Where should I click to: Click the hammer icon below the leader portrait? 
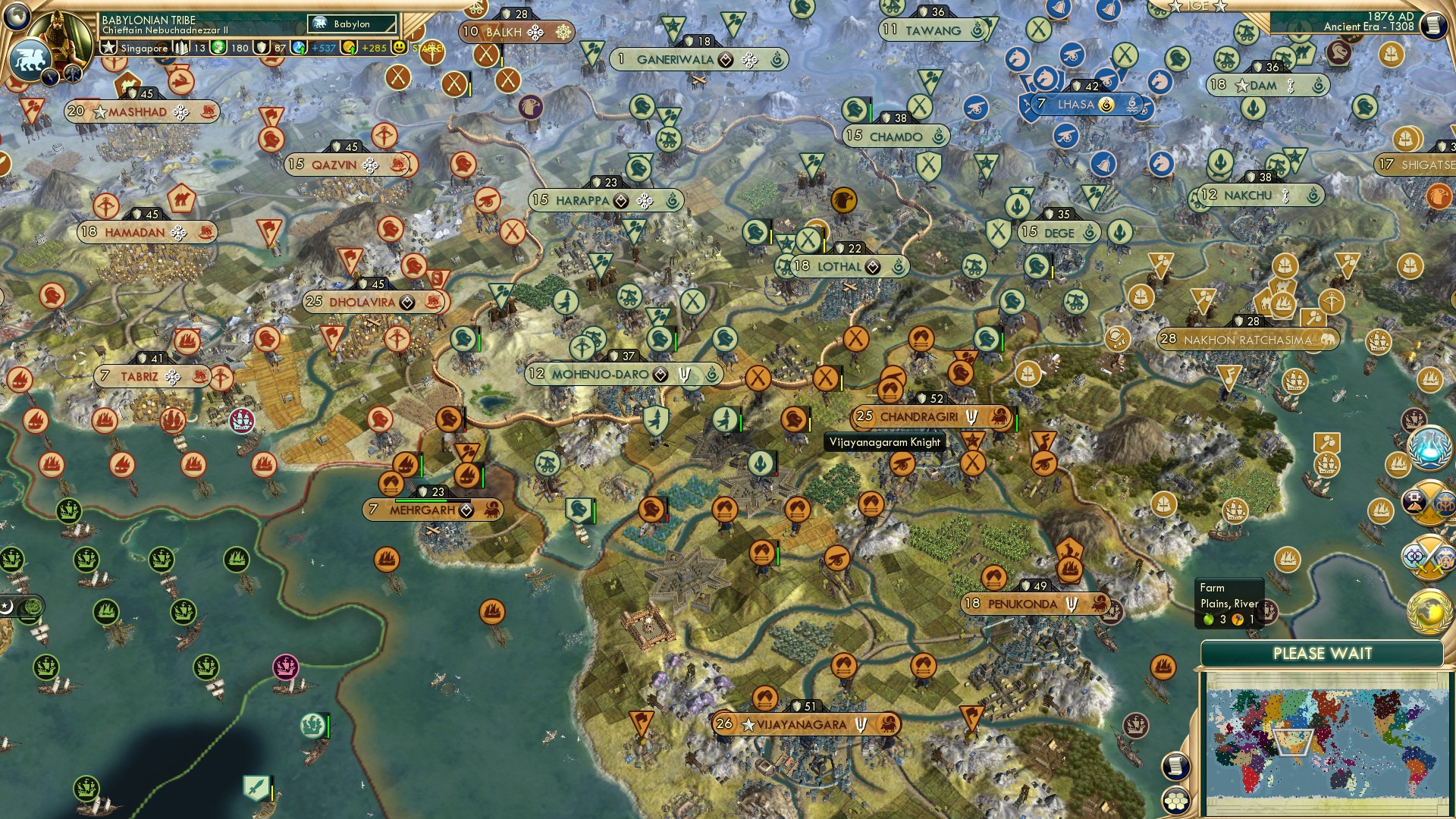pyautogui.click(x=73, y=74)
